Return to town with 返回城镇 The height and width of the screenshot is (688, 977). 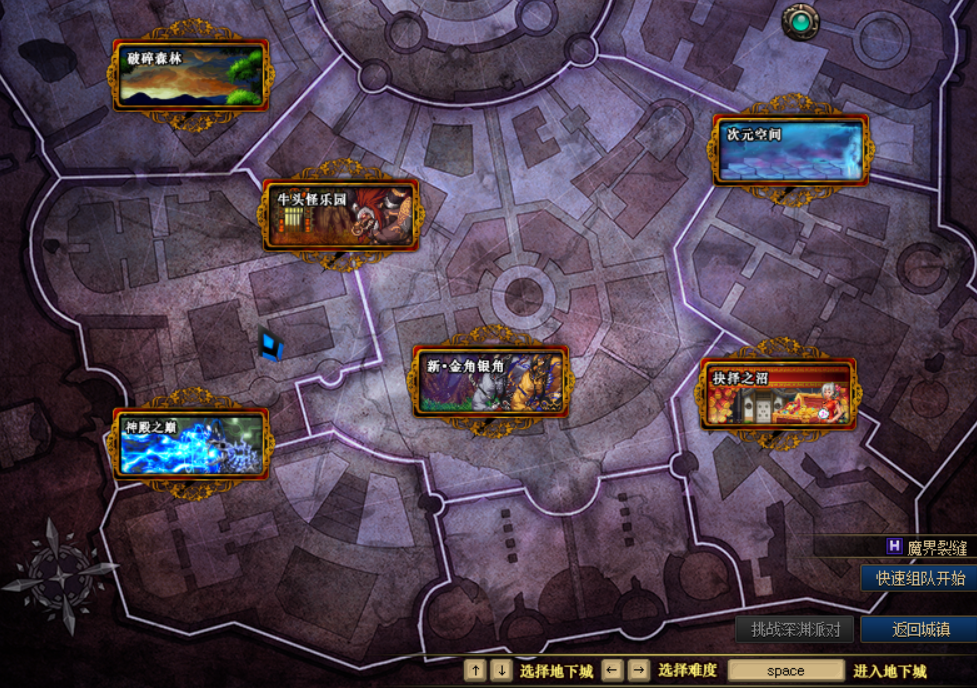pos(918,630)
